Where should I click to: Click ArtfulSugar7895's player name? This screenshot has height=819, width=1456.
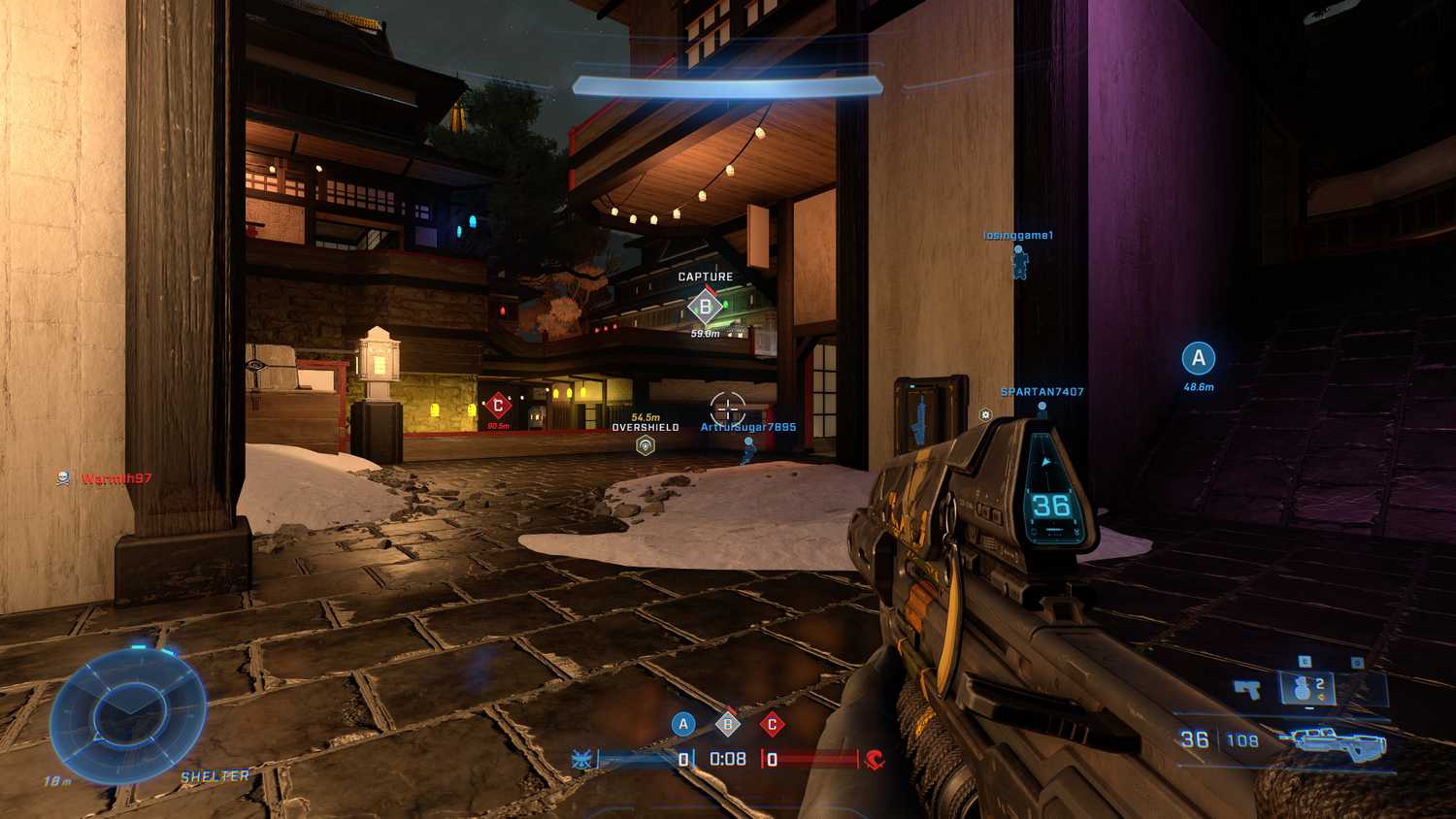click(x=747, y=425)
